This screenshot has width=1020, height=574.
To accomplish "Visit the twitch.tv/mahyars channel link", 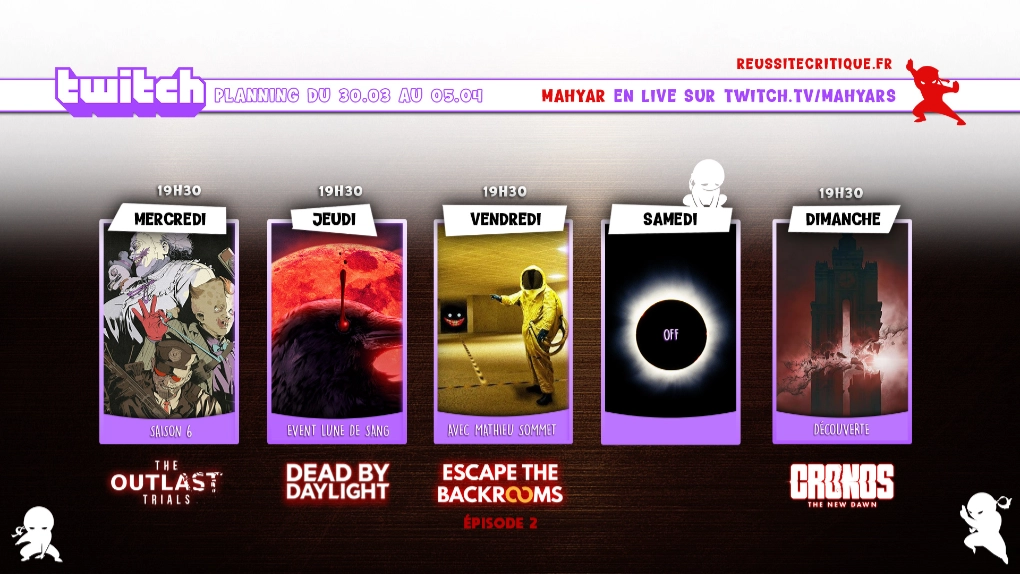I will tap(809, 96).
